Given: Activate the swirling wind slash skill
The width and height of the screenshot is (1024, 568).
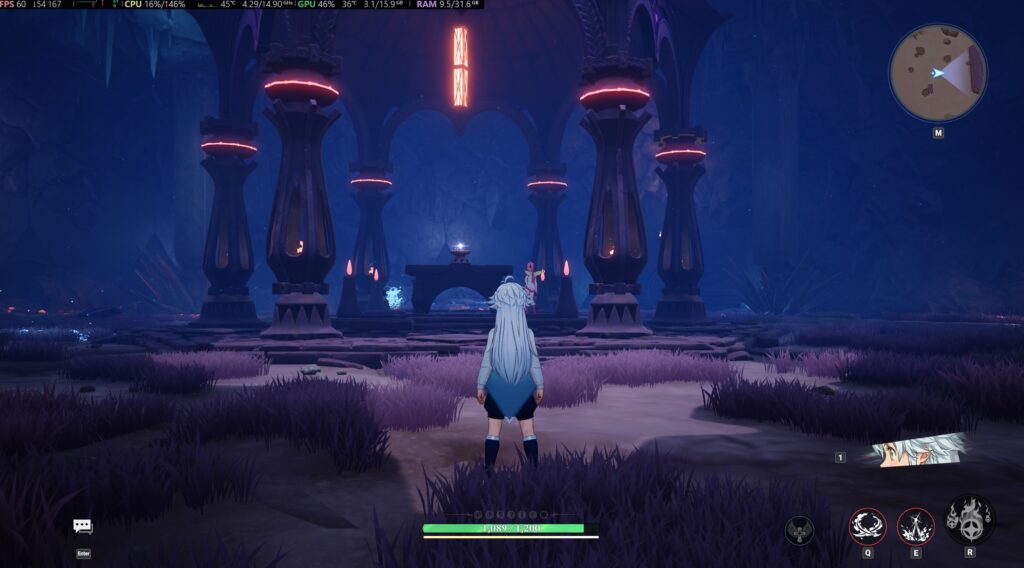Looking at the screenshot, I should pos(867,526).
